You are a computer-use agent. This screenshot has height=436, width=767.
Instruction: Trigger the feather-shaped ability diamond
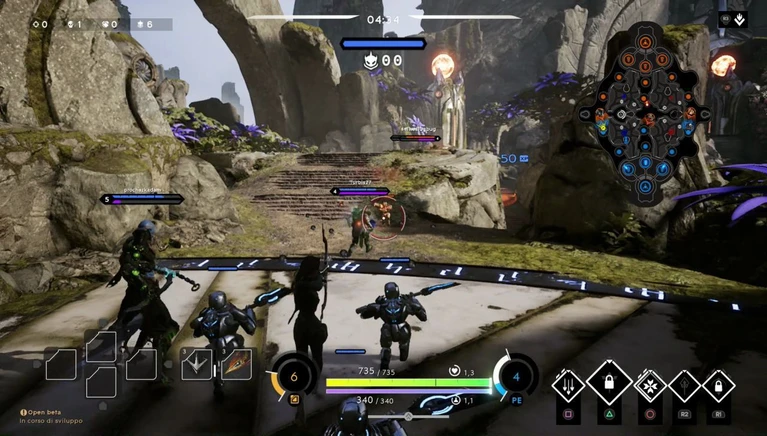(685, 384)
